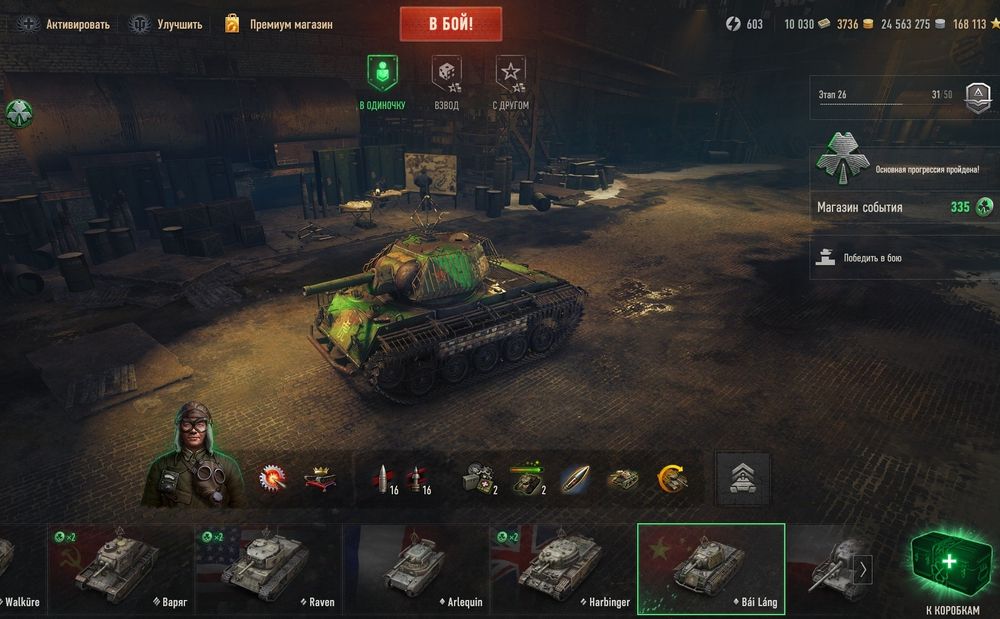Screen dimensions: 1000x619
Task: Show the next tanks with the carousel arrow
Action: pyautogui.click(x=863, y=570)
